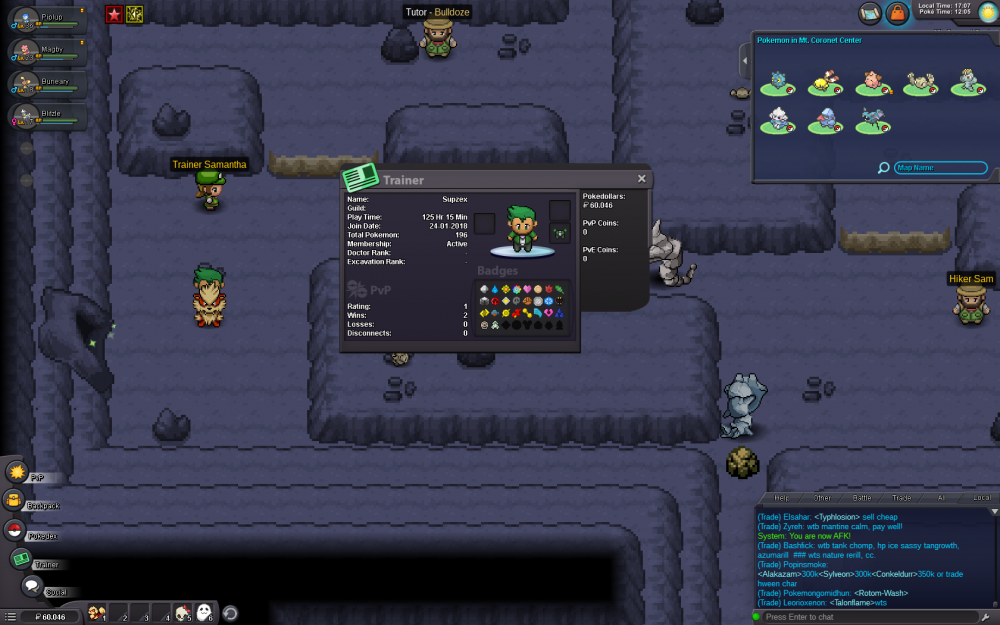This screenshot has width=1000, height=625.
Task: Click the hotbar refresh arrow button
Action: pos(230,613)
